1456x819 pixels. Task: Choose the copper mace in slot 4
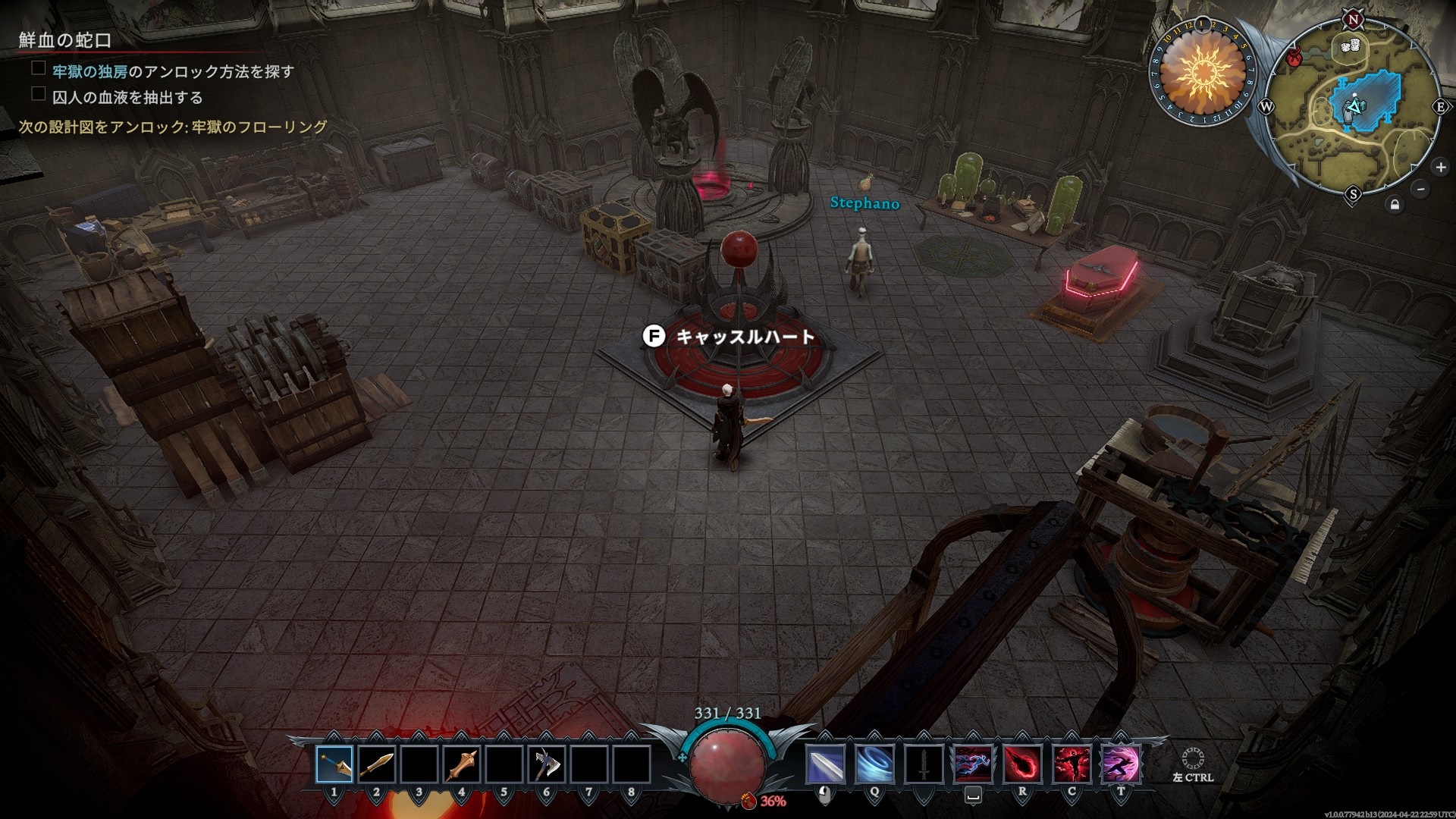pos(462,764)
